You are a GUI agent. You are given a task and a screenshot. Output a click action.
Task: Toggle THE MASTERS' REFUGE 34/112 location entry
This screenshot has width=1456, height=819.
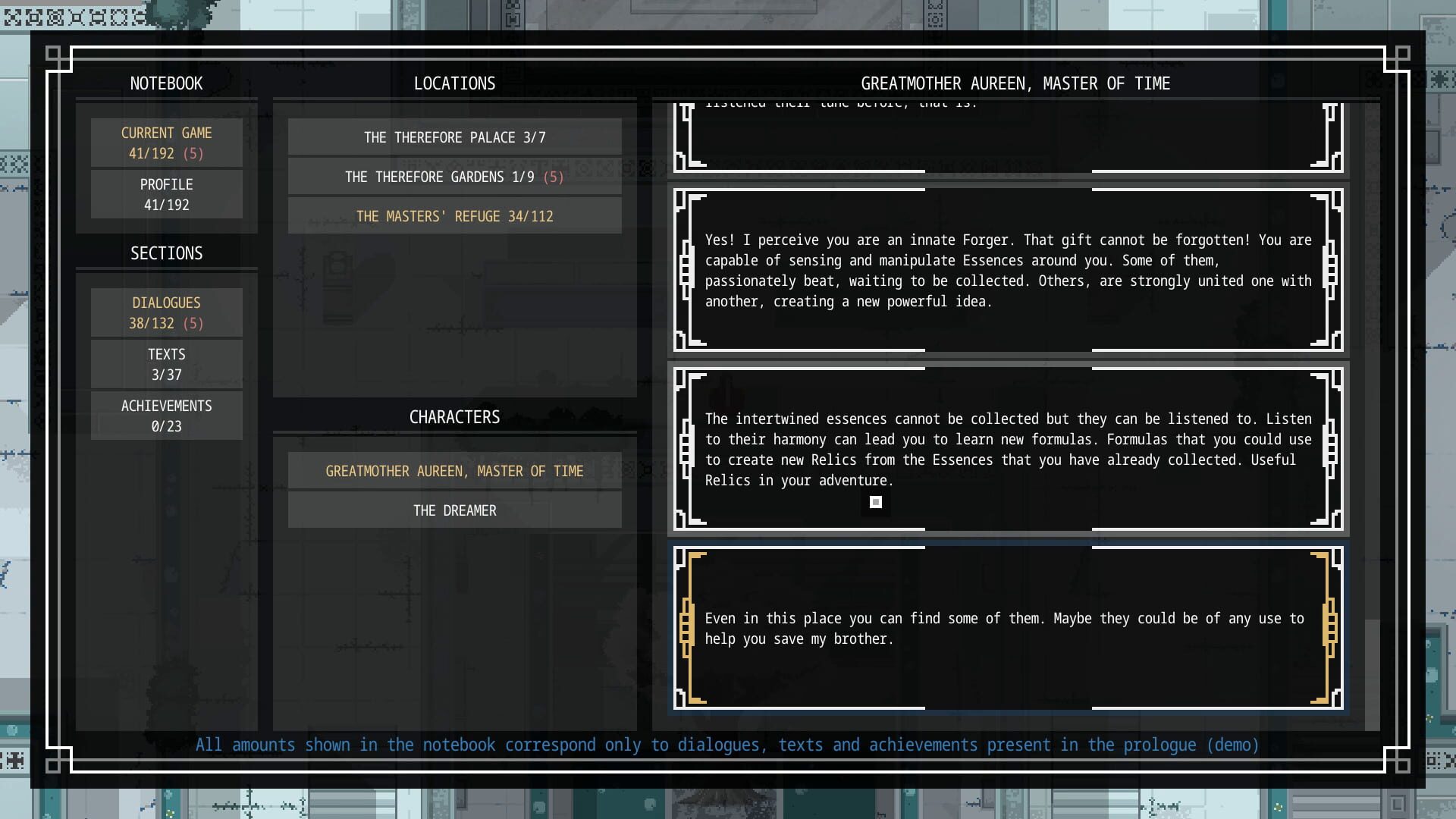tap(454, 216)
